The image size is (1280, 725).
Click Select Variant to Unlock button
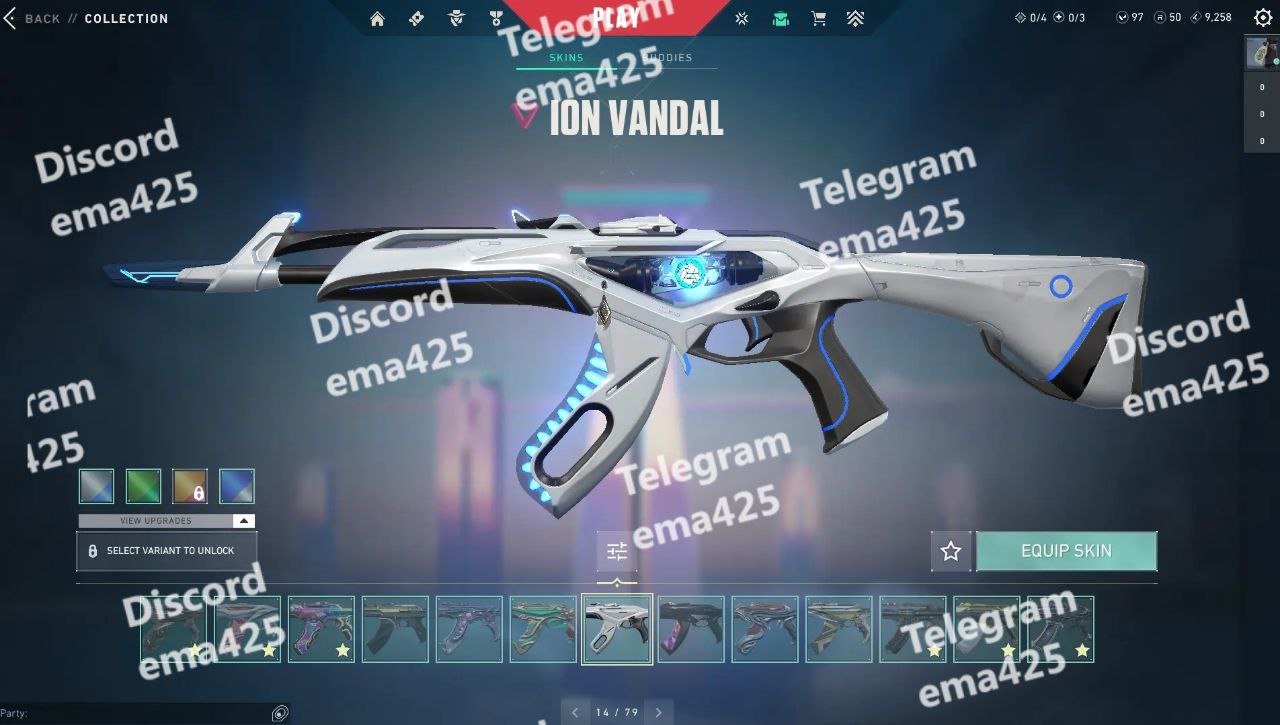(167, 551)
